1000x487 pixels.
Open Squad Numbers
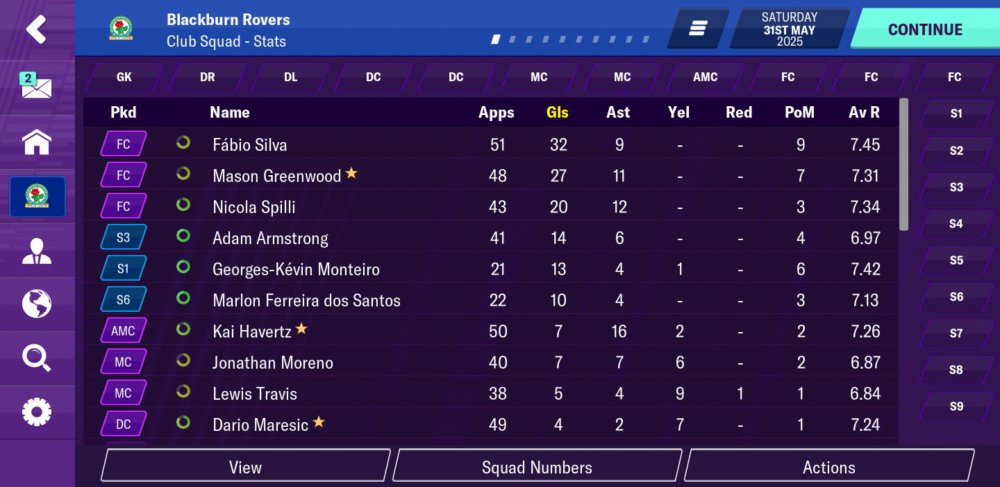click(537, 467)
